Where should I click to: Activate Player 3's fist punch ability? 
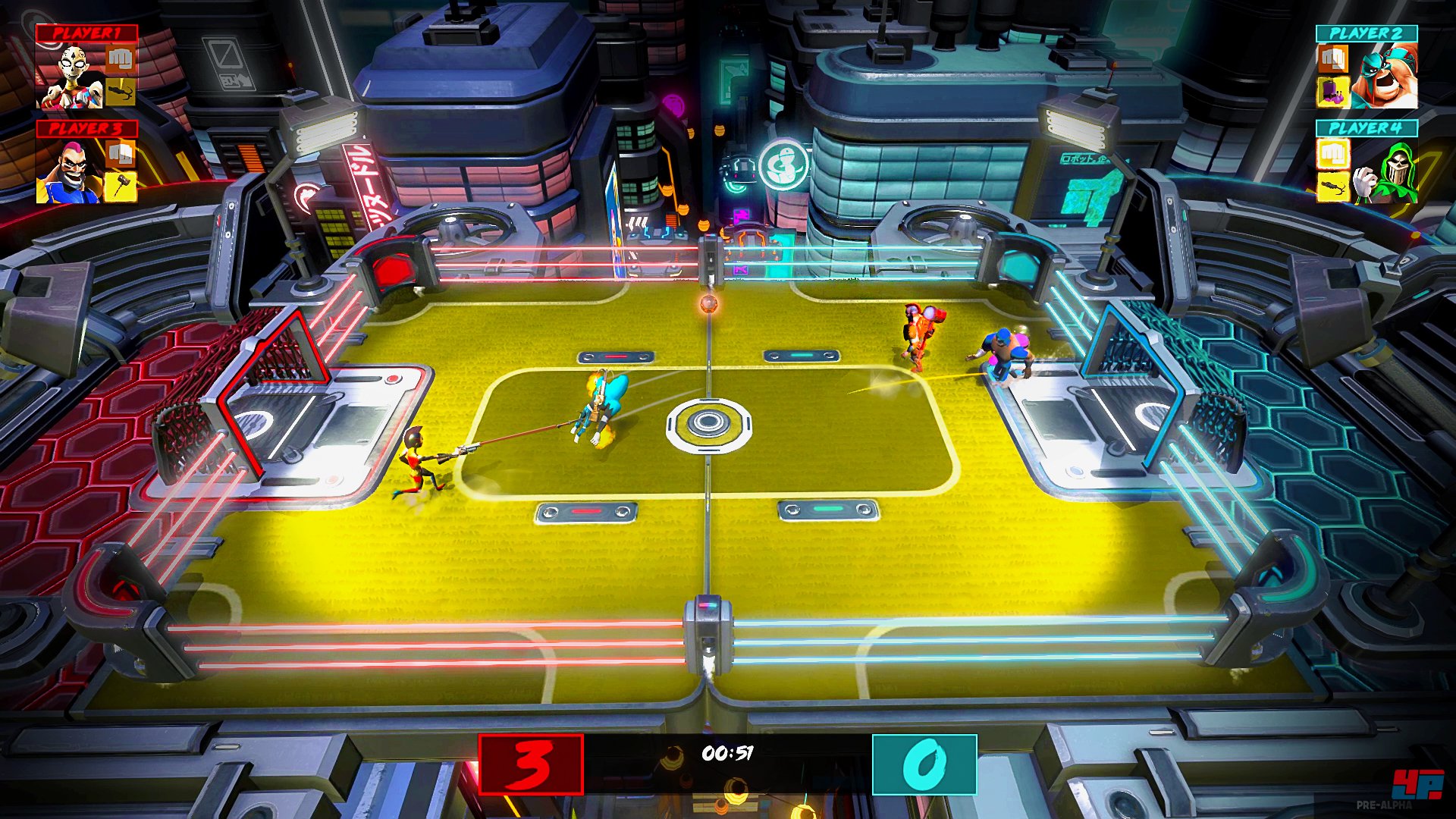pyautogui.click(x=120, y=154)
